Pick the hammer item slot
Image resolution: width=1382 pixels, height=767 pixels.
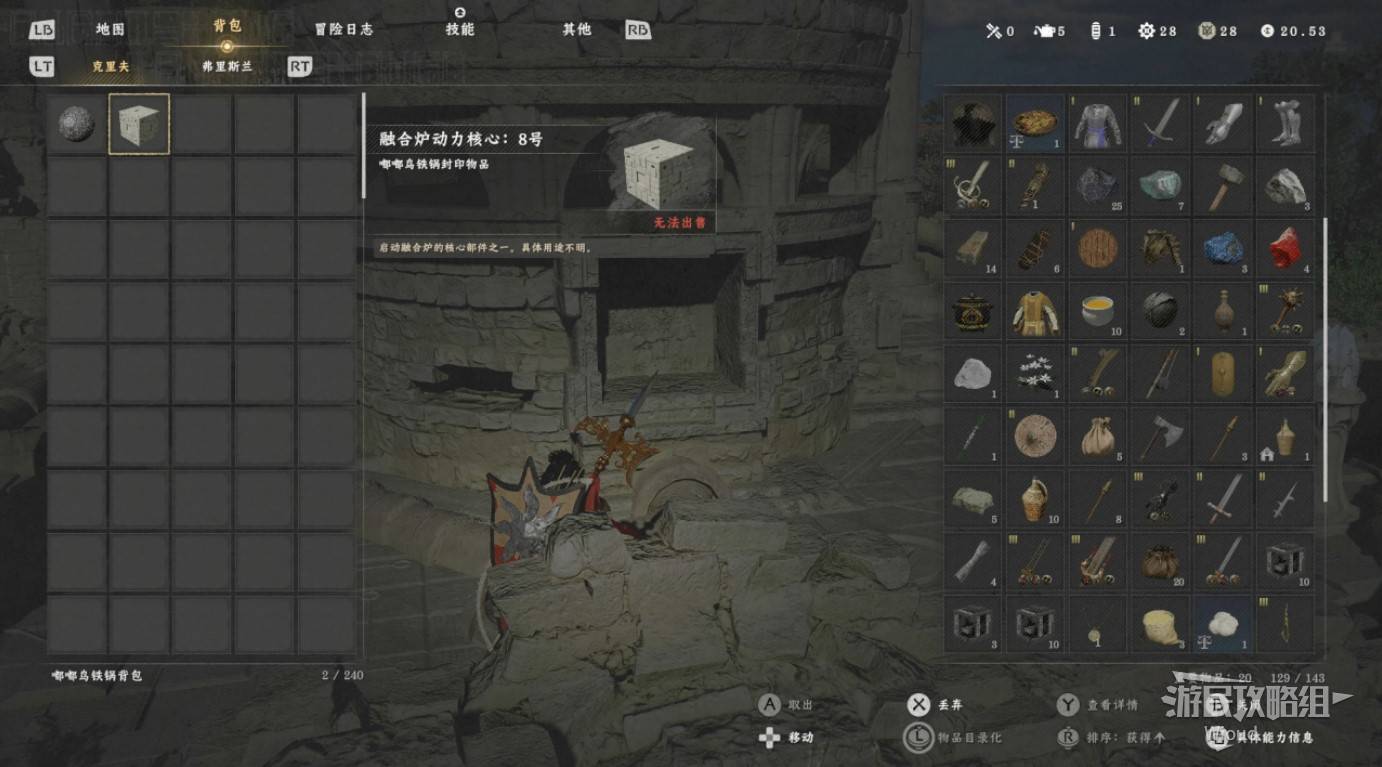tap(1222, 186)
